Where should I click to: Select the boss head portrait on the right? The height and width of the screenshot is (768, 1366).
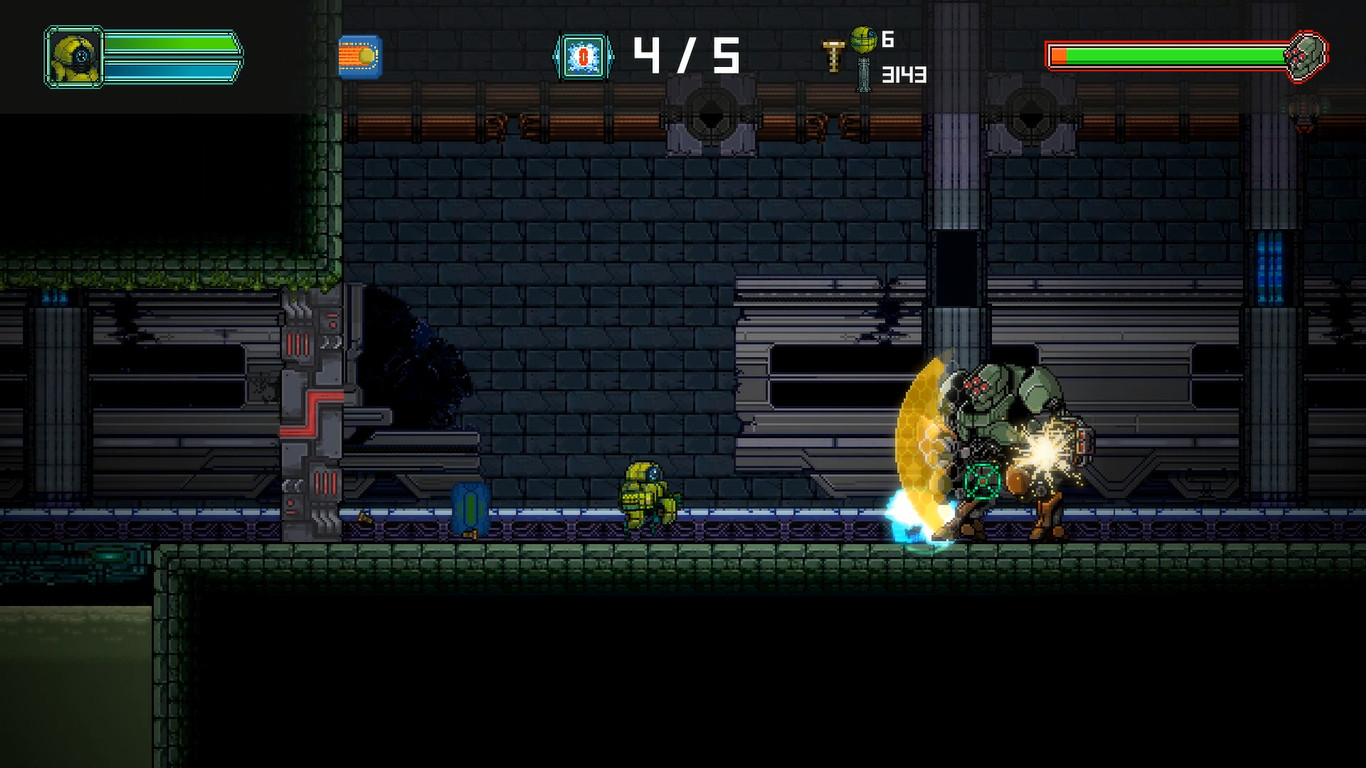[x=1306, y=56]
